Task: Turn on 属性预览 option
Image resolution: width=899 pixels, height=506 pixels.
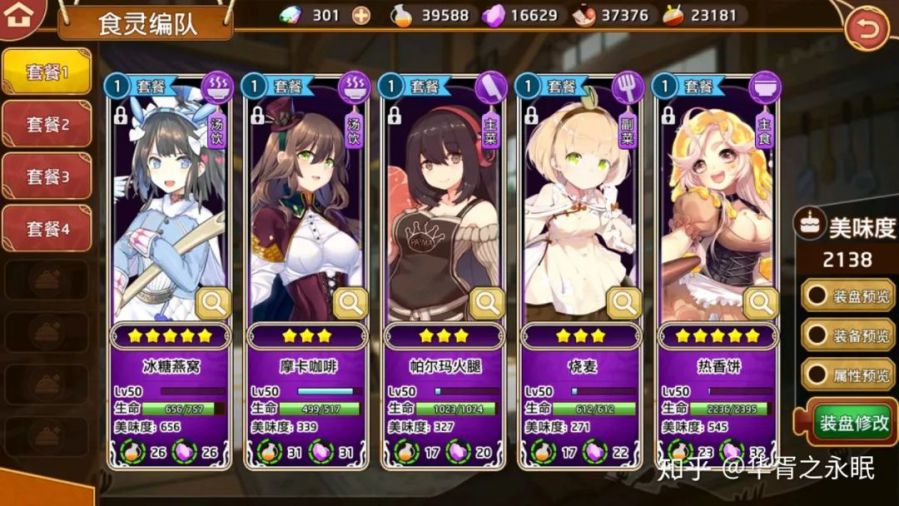Action: tap(846, 375)
